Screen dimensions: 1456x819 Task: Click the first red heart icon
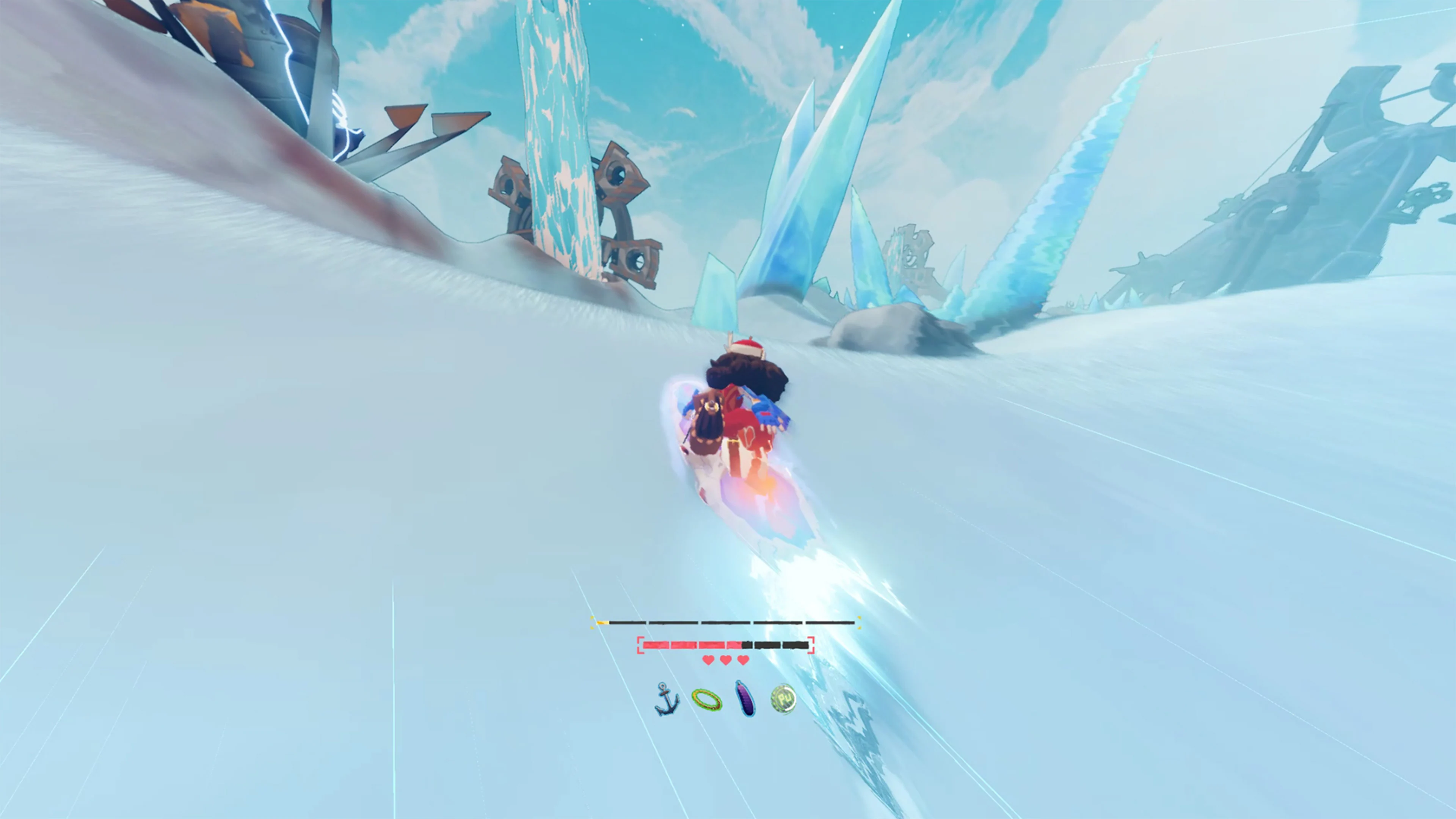(x=708, y=662)
